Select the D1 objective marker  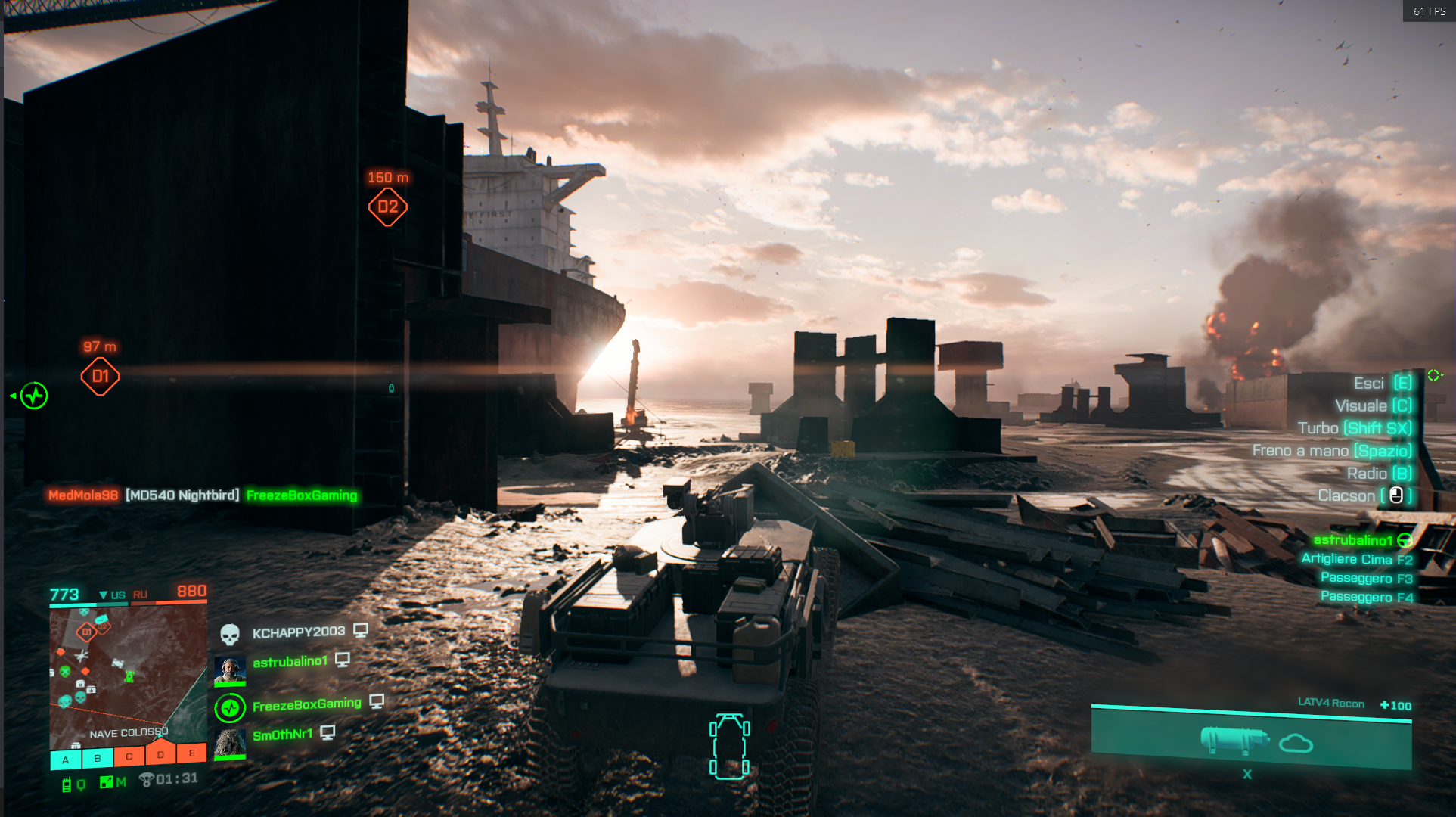100,377
